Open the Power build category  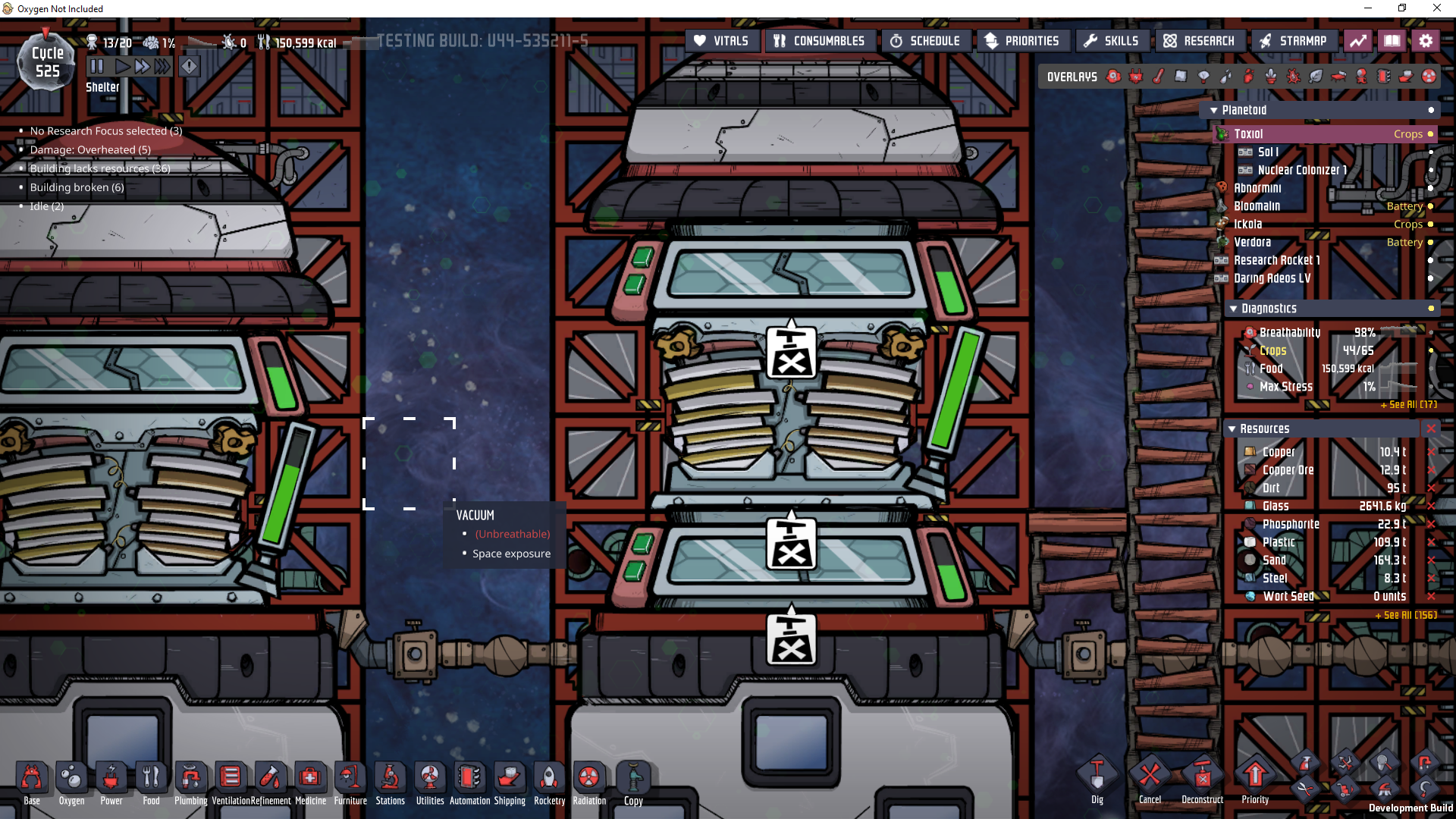point(111,780)
